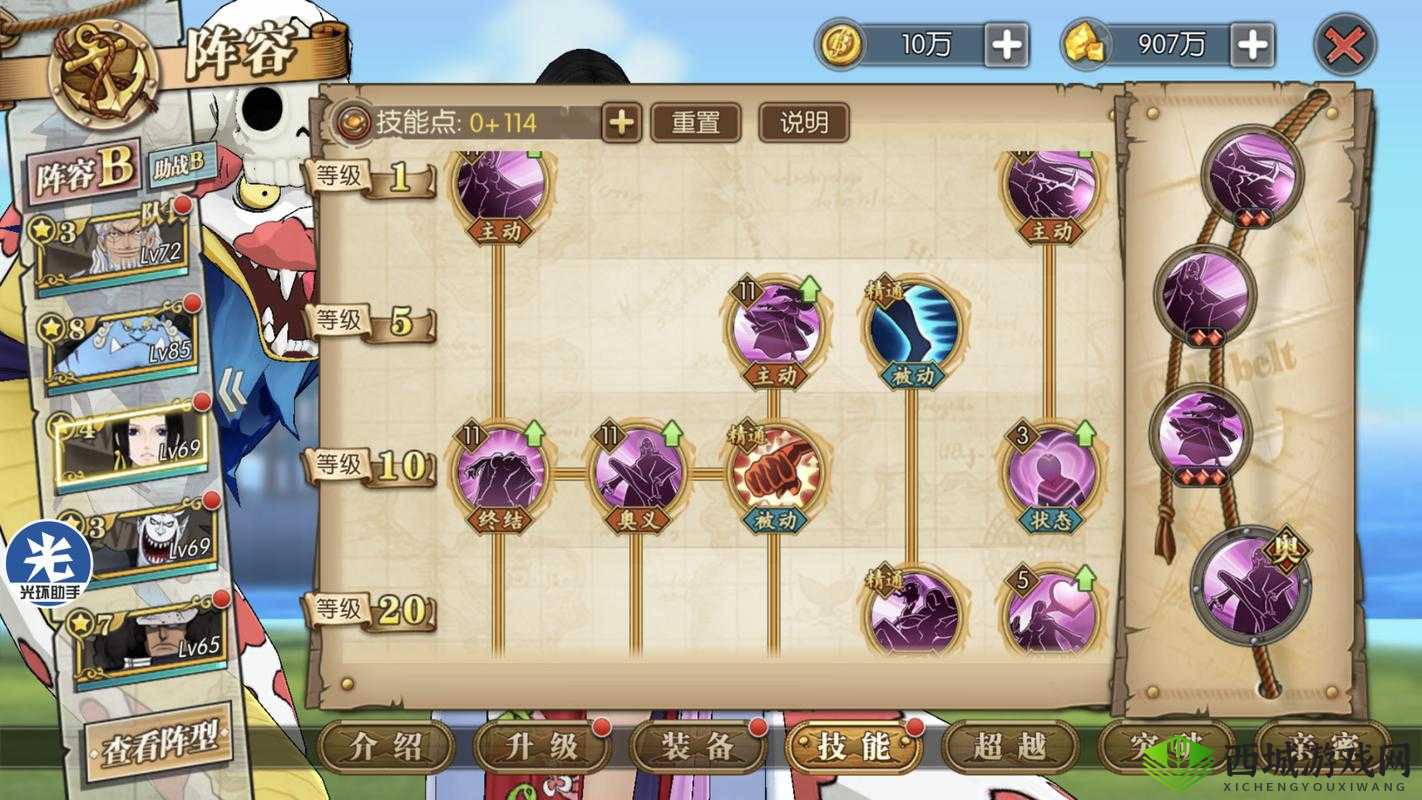Switch to the 超越 tab

(1010, 746)
